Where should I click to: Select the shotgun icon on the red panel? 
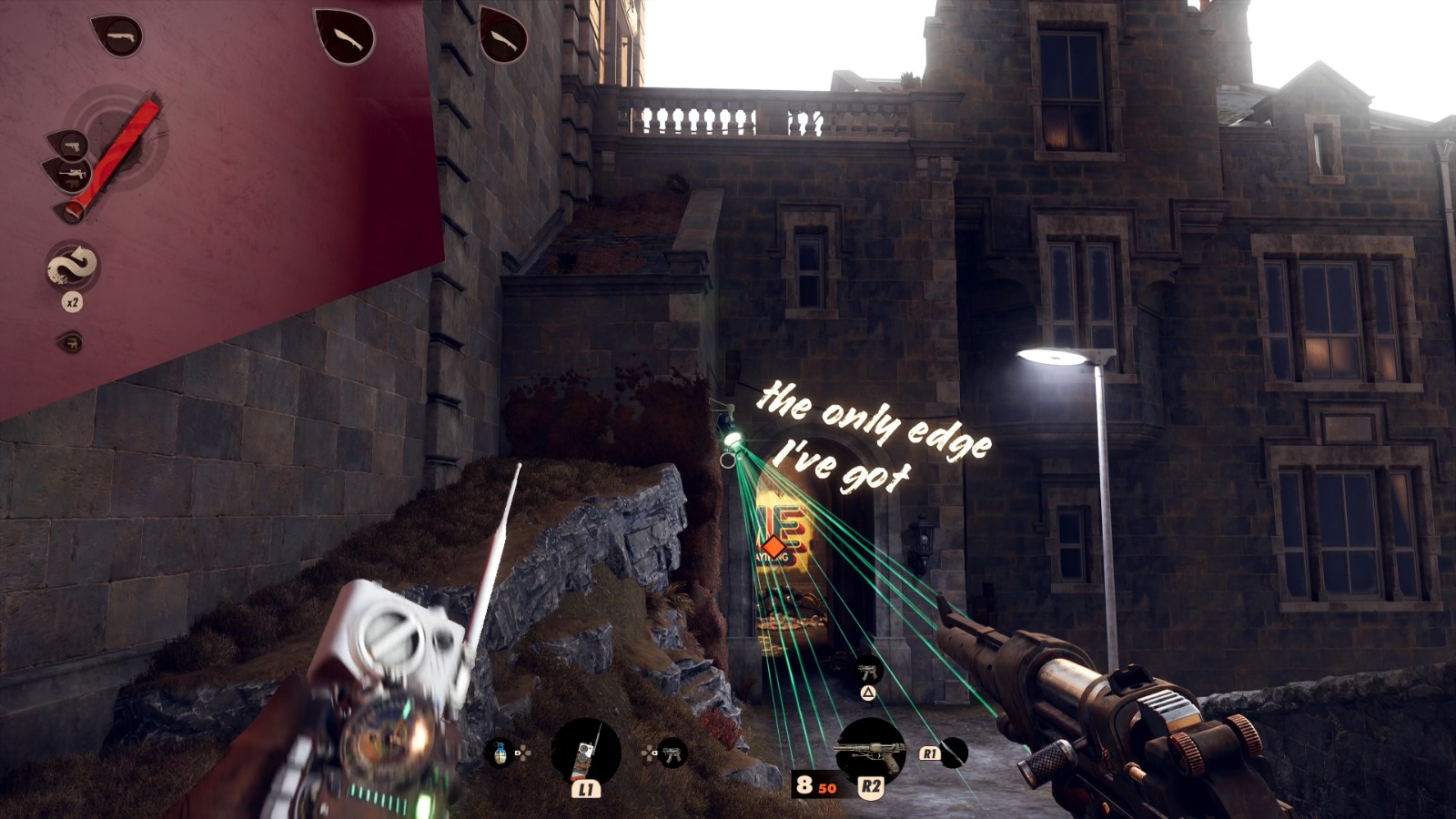118,36
